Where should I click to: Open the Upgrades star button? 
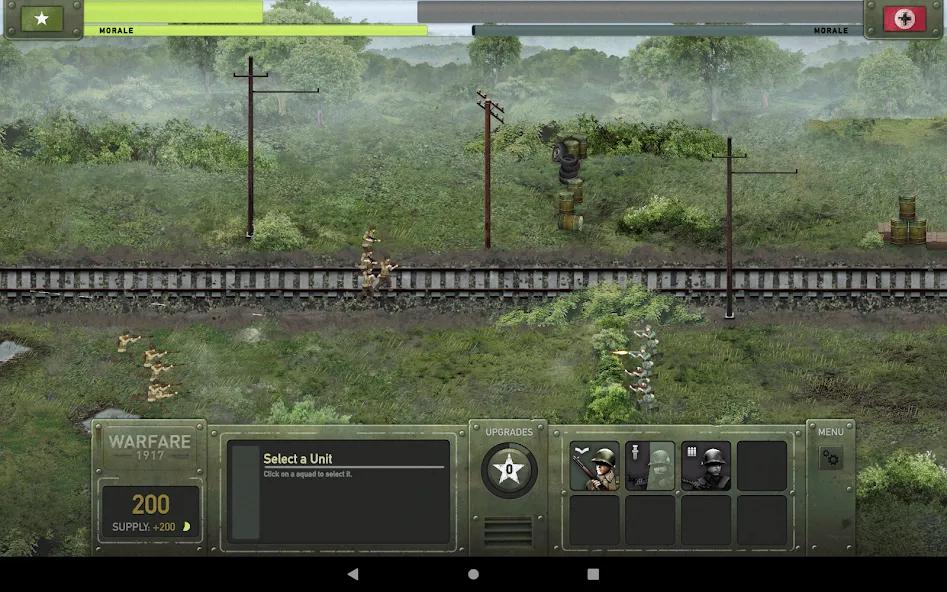click(x=509, y=468)
